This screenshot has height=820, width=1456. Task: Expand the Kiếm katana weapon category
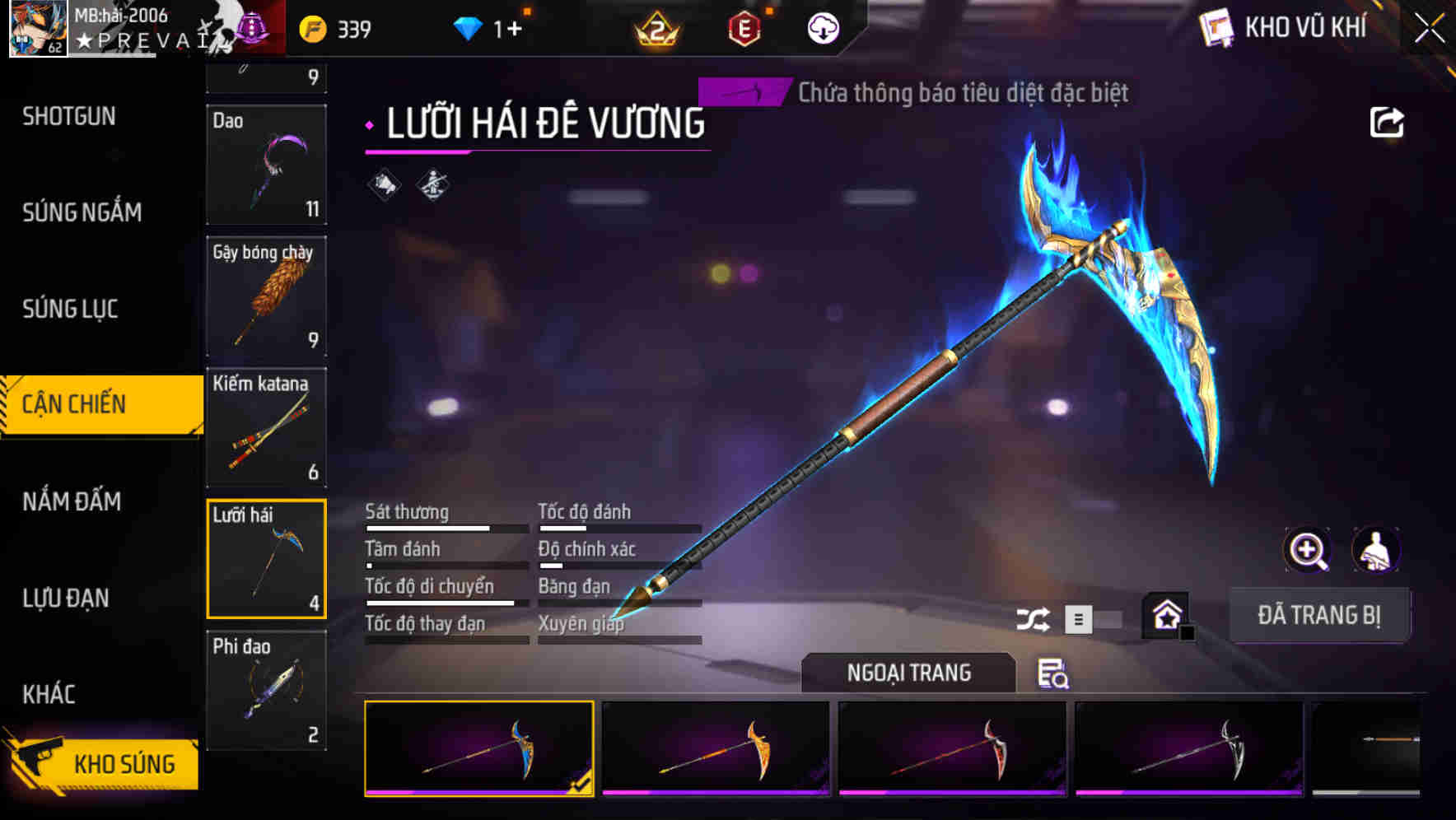click(x=266, y=428)
